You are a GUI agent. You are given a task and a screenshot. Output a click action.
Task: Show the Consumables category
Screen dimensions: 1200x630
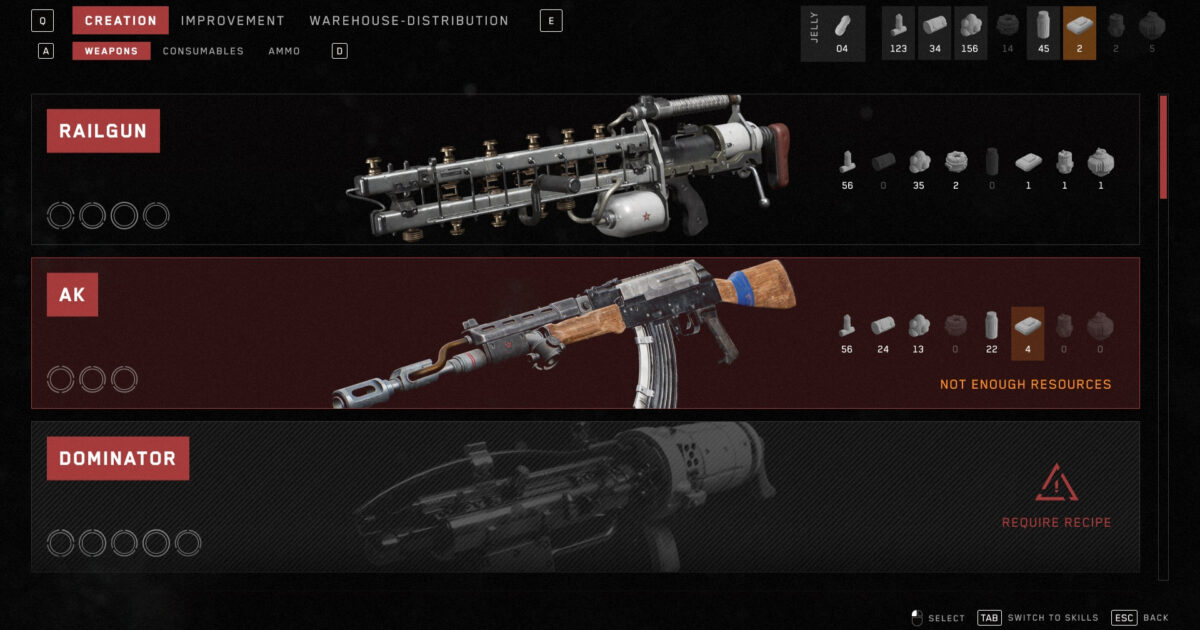click(203, 51)
